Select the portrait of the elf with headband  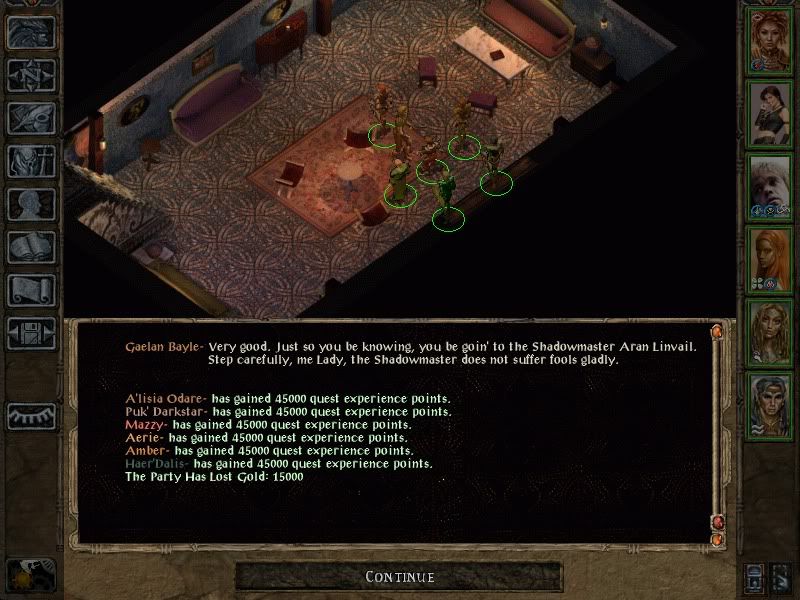coord(770,404)
